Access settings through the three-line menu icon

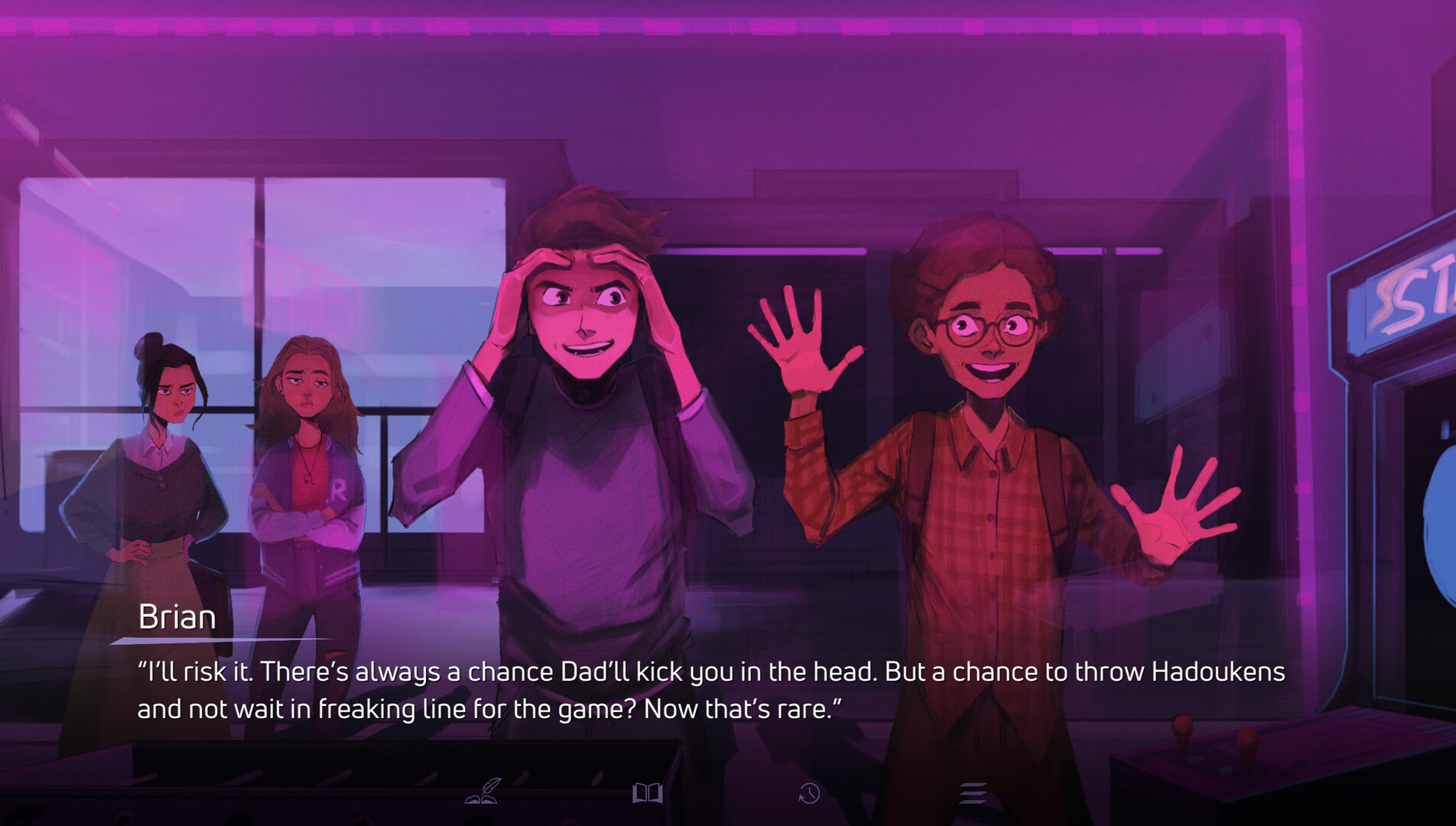[973, 795]
